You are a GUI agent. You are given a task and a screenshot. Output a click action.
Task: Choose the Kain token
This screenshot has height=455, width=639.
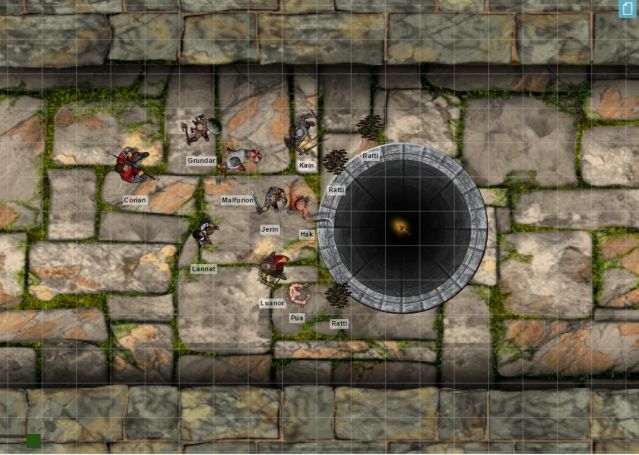click(304, 136)
